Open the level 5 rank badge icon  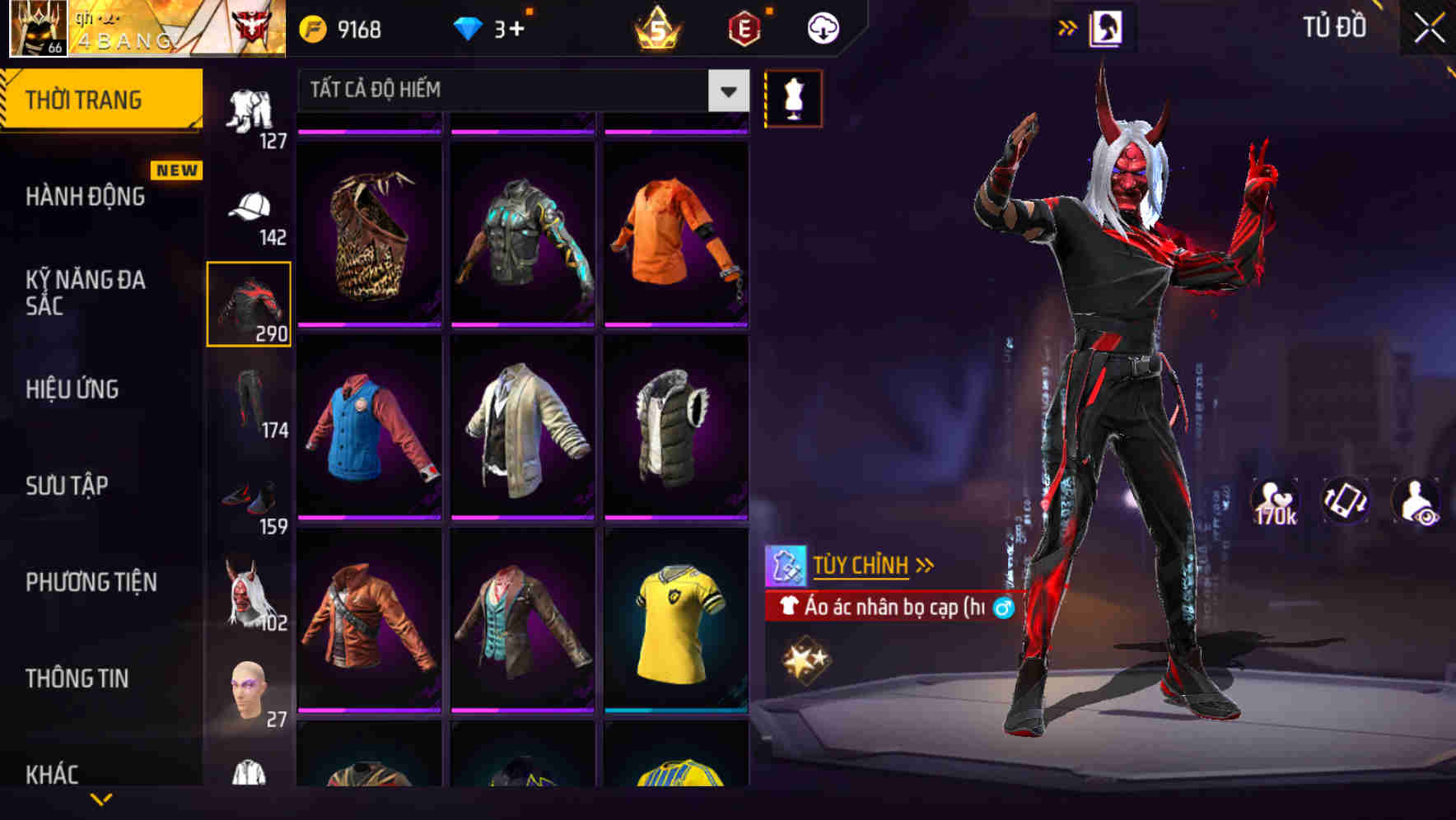click(x=655, y=26)
